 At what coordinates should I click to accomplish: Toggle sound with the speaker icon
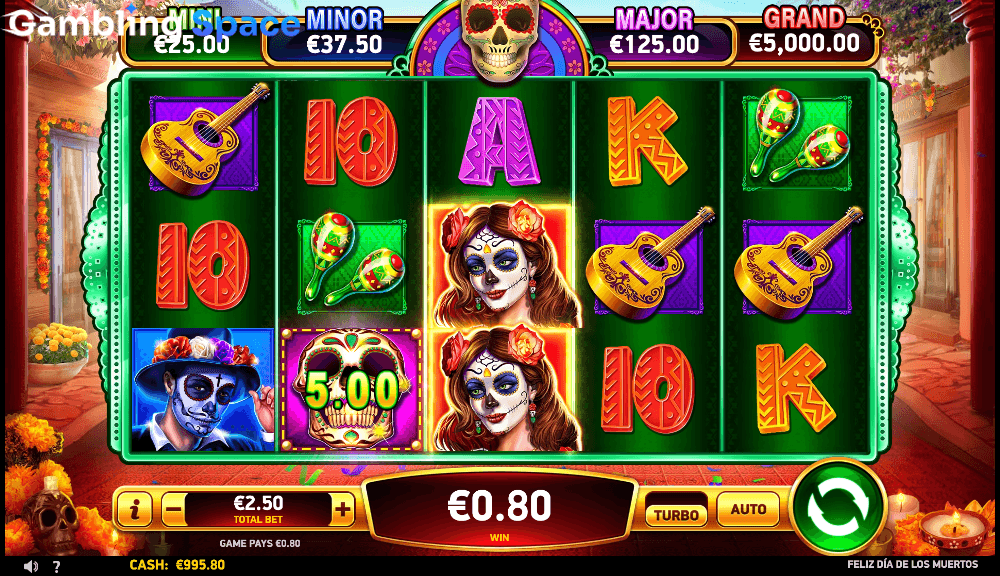(x=31, y=566)
